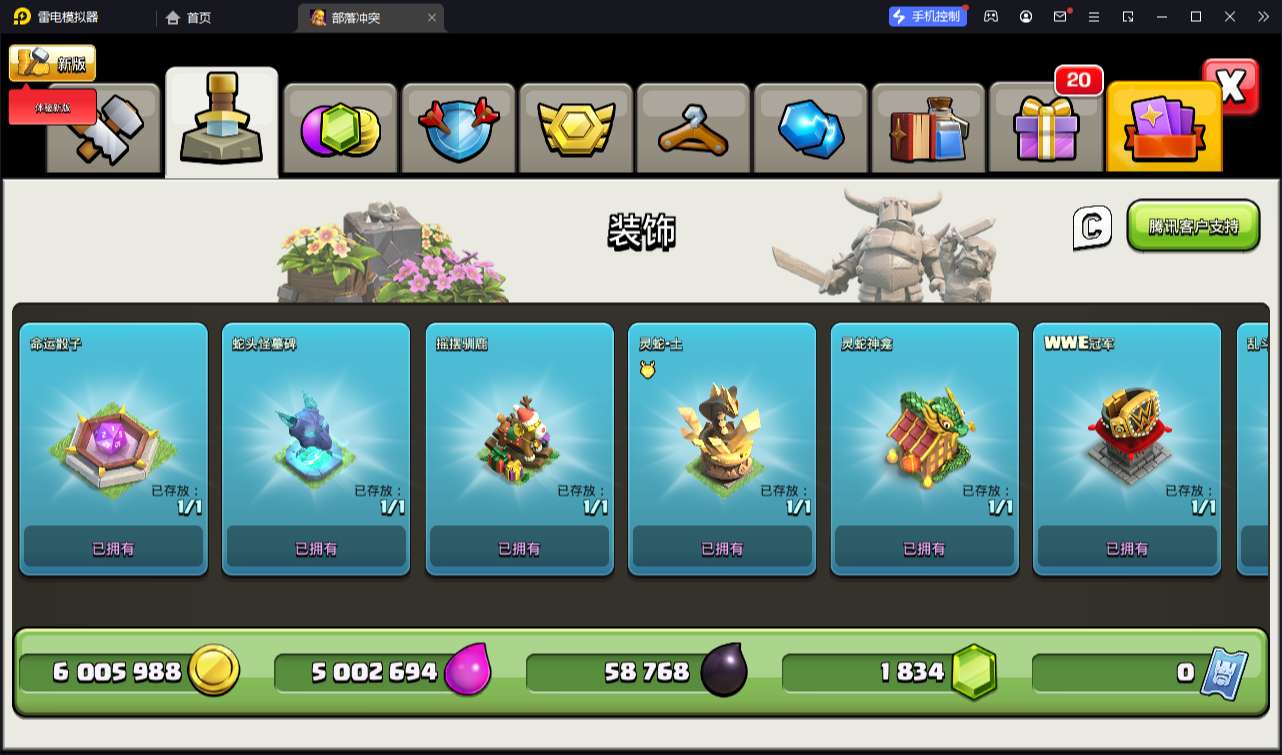Switch to the 首页 emulator tab
1282x755 pixels.
188,17
